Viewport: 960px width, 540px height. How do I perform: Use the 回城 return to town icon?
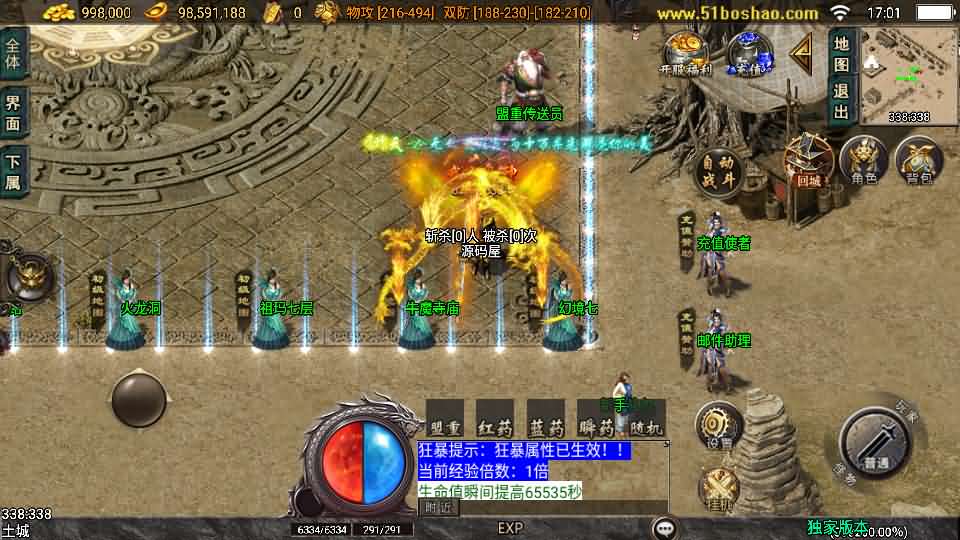point(808,161)
